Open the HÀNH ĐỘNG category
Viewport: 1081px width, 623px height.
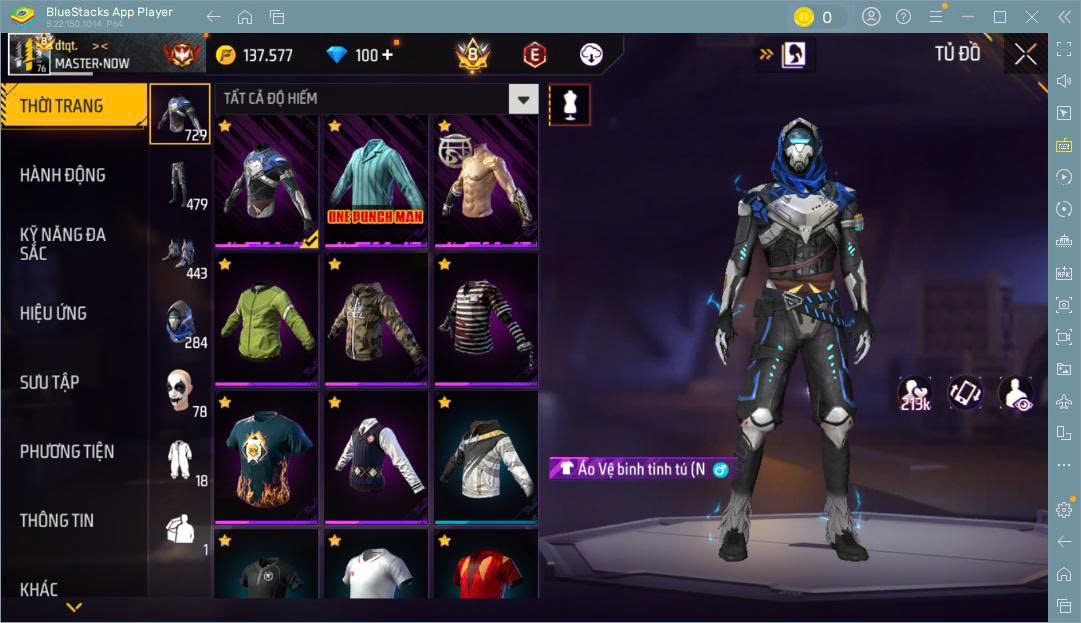click(x=63, y=175)
